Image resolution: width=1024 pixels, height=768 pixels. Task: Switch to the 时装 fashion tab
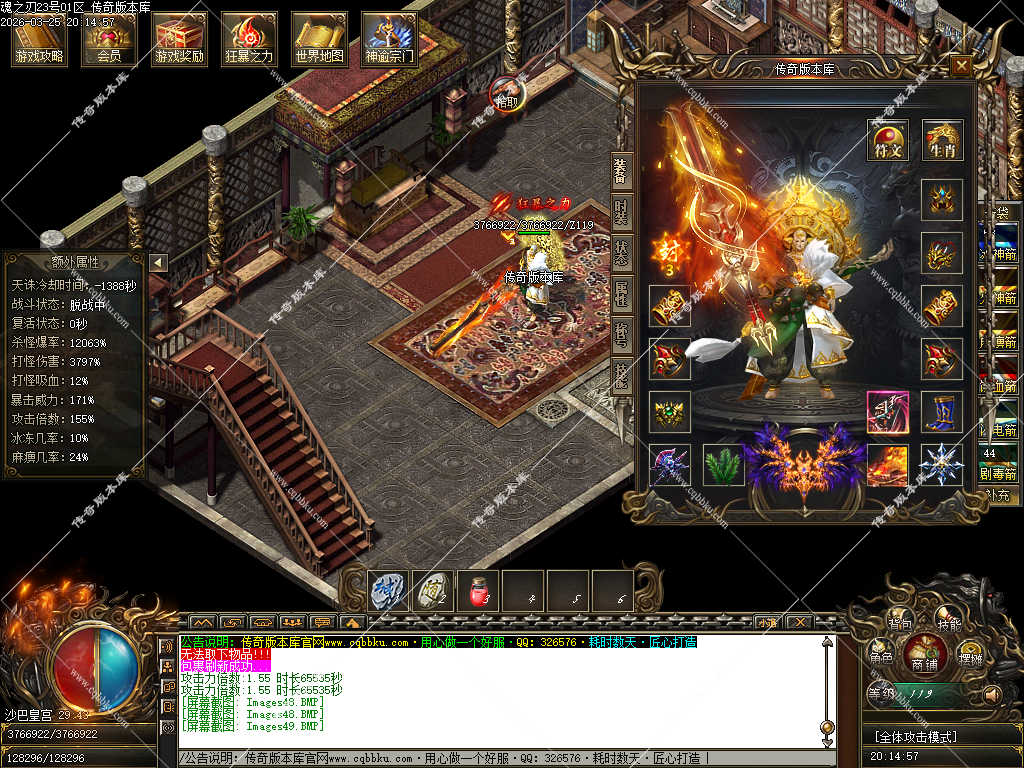621,212
